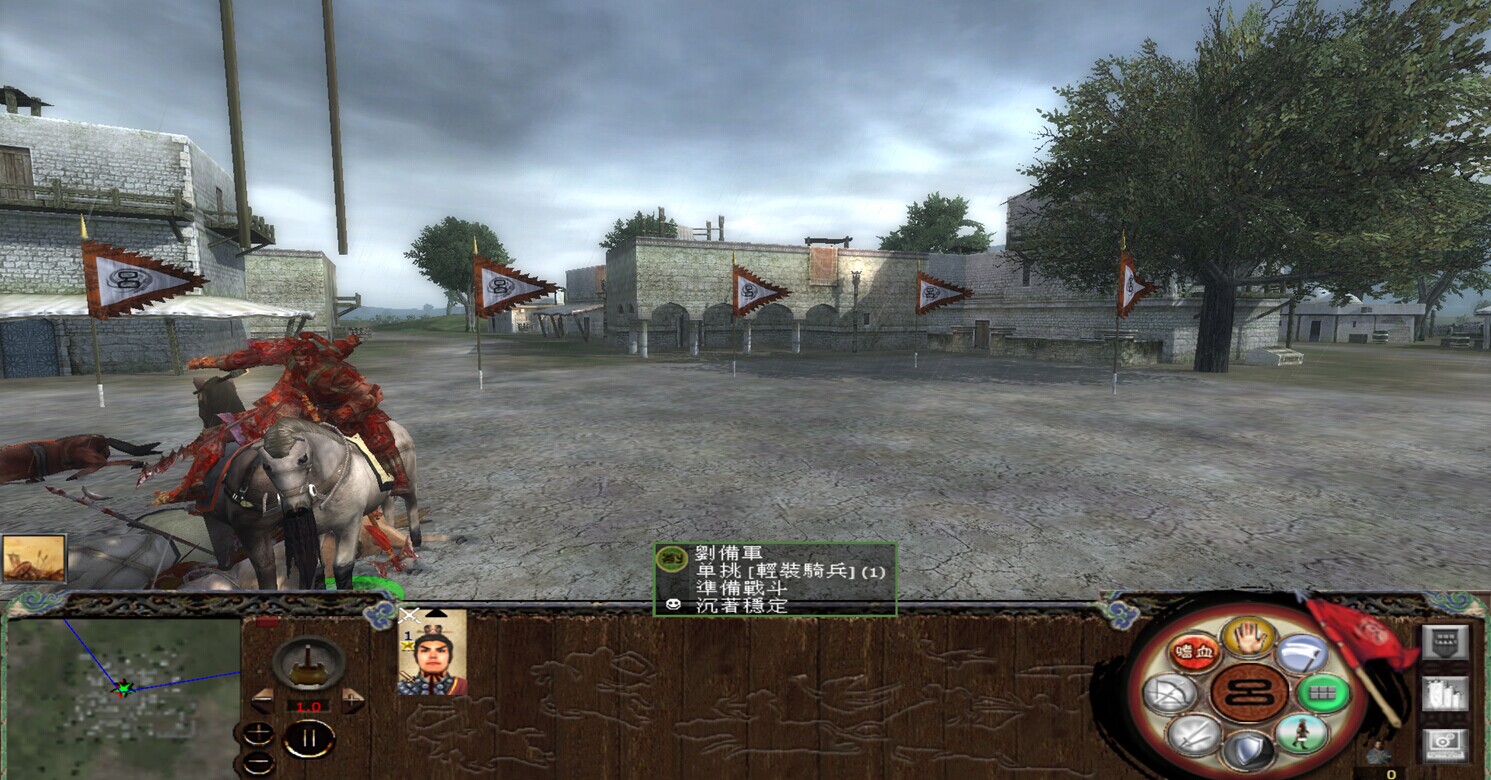Select the general's unit card portrait
This screenshot has width=1491, height=780.
tap(432, 654)
